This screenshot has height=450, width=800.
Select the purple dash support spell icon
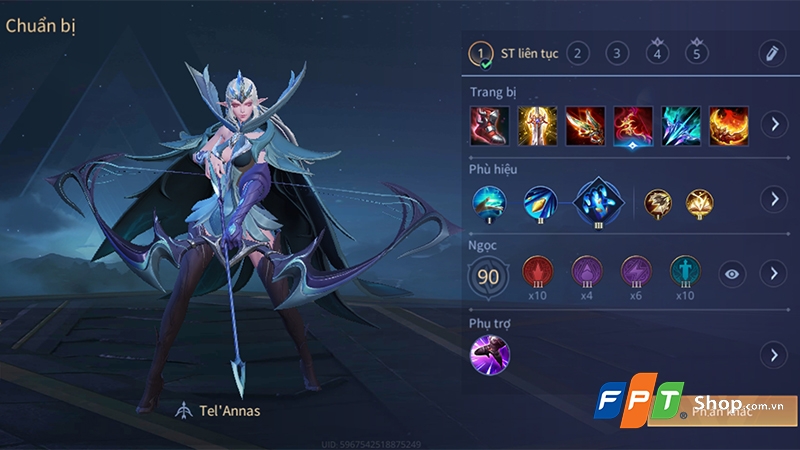click(x=490, y=354)
